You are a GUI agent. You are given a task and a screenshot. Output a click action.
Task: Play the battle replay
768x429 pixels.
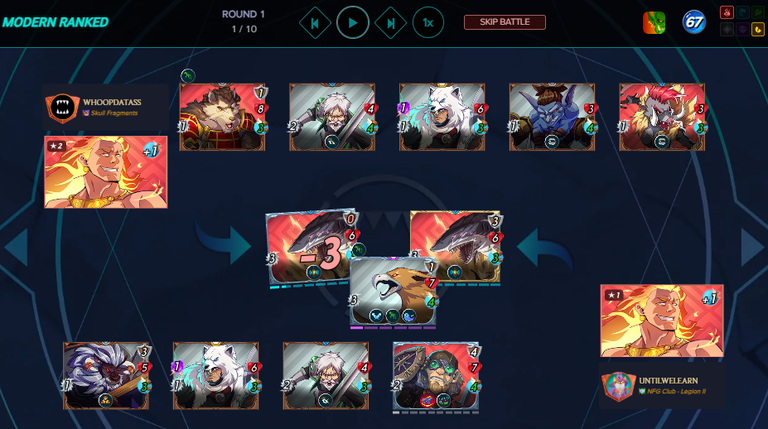352,22
